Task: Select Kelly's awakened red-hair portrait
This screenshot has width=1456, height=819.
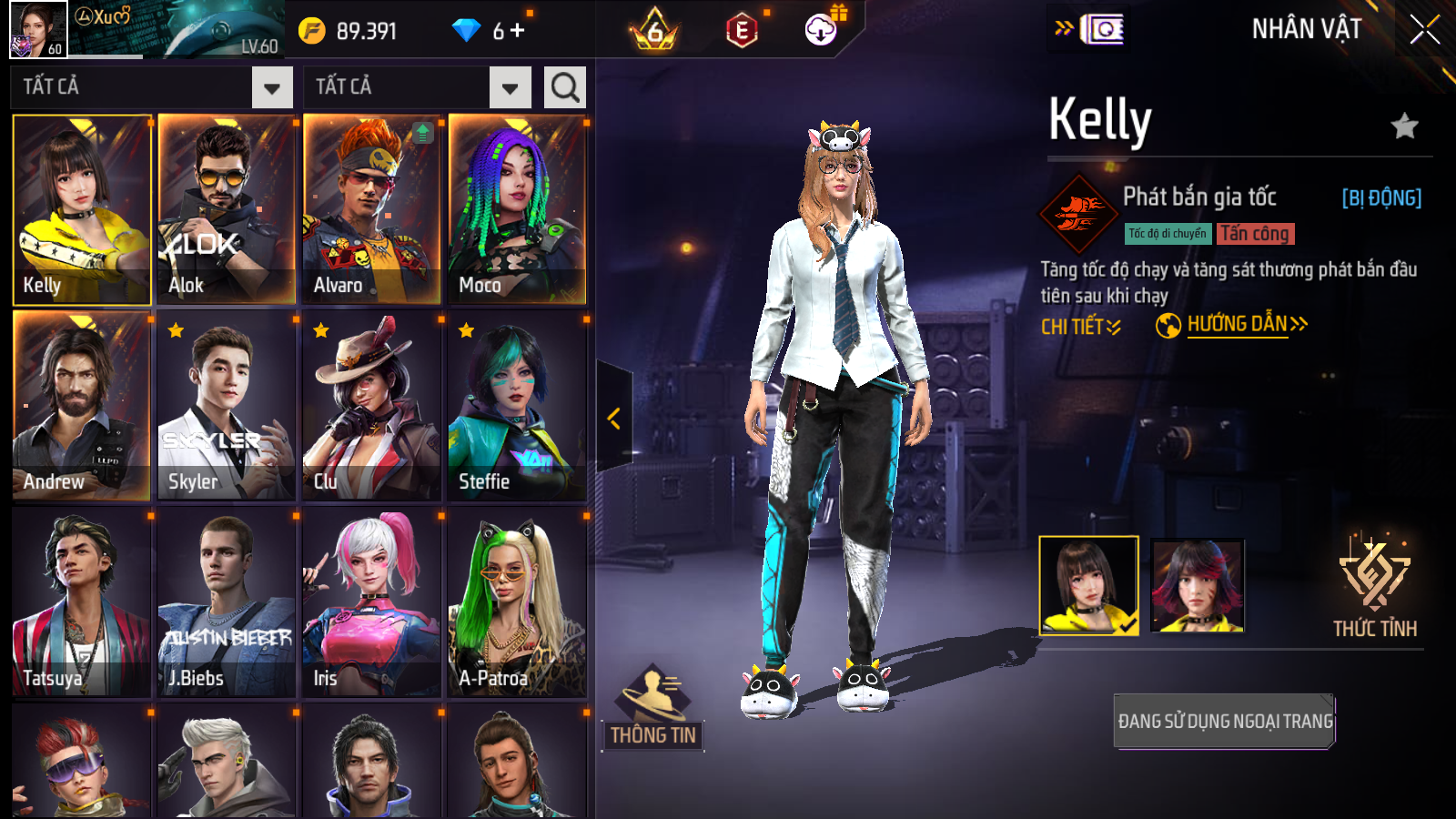Action: (1197, 585)
